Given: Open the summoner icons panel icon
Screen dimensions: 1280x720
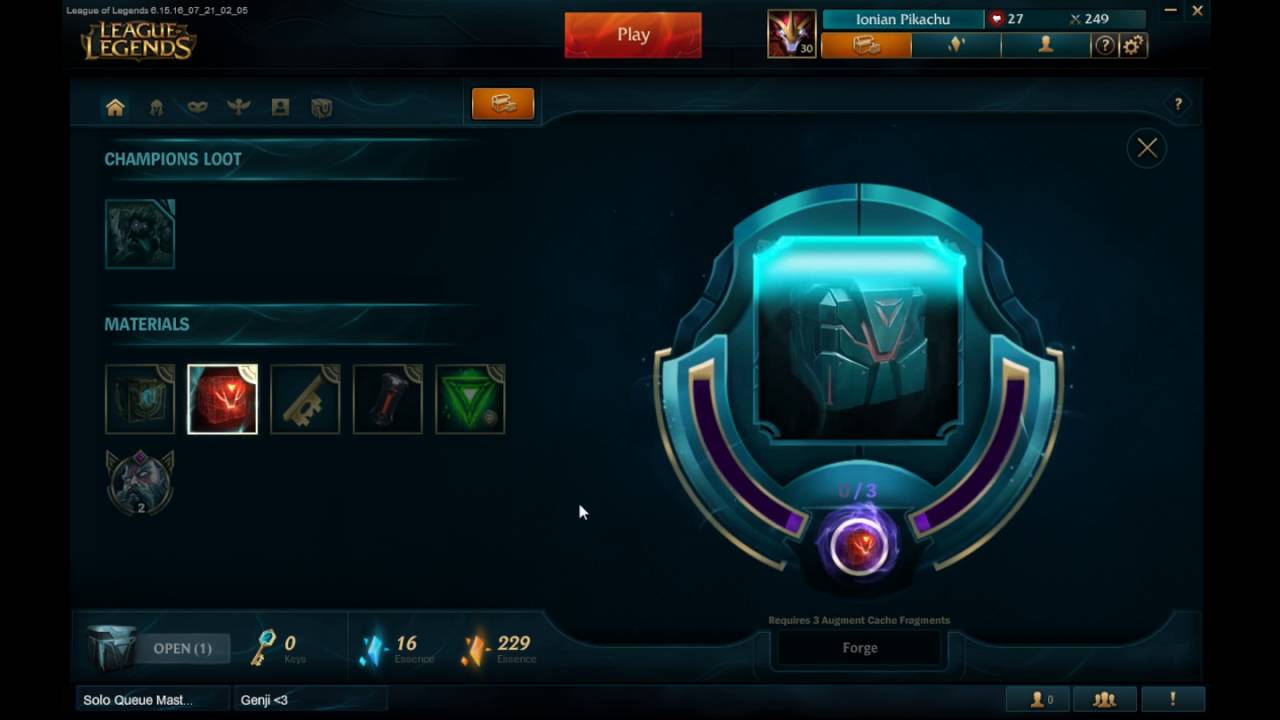Looking at the screenshot, I should point(279,105).
